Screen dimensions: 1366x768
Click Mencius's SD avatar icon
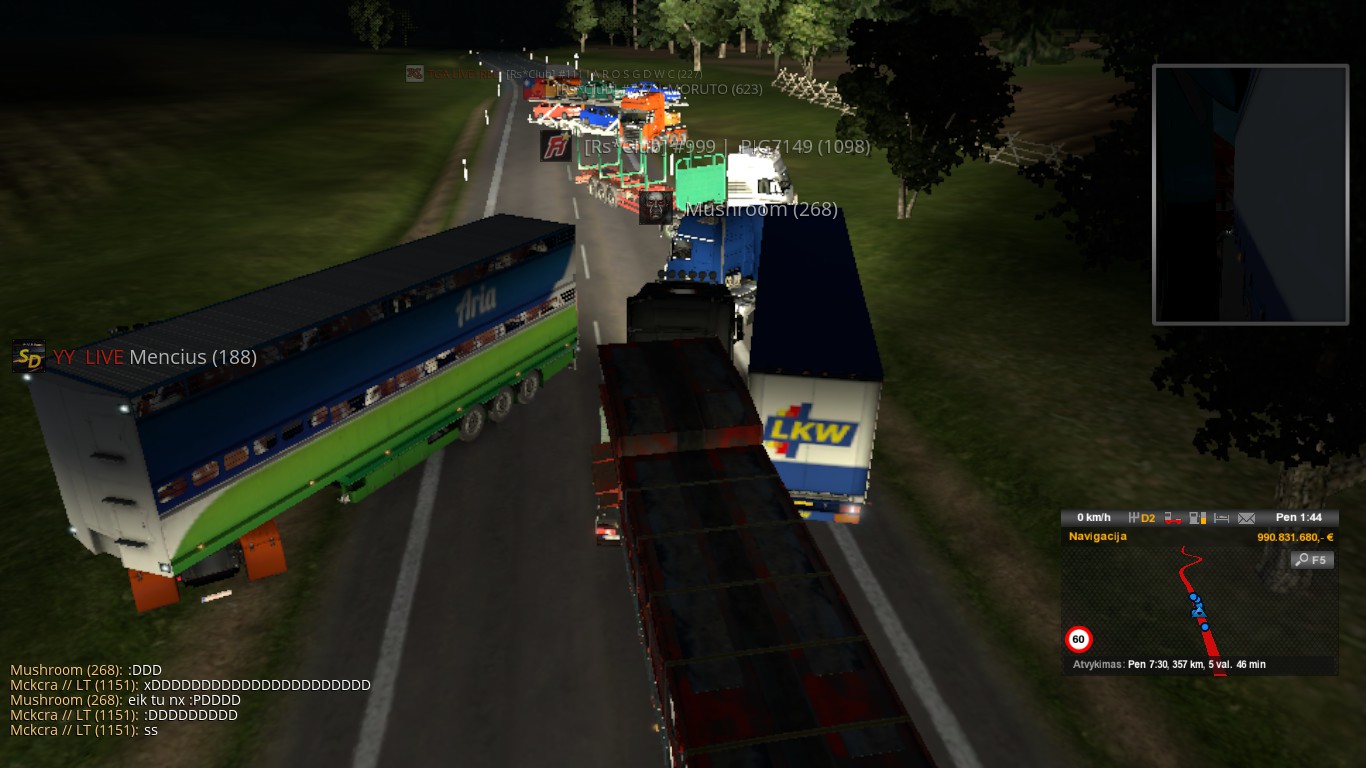coord(28,357)
